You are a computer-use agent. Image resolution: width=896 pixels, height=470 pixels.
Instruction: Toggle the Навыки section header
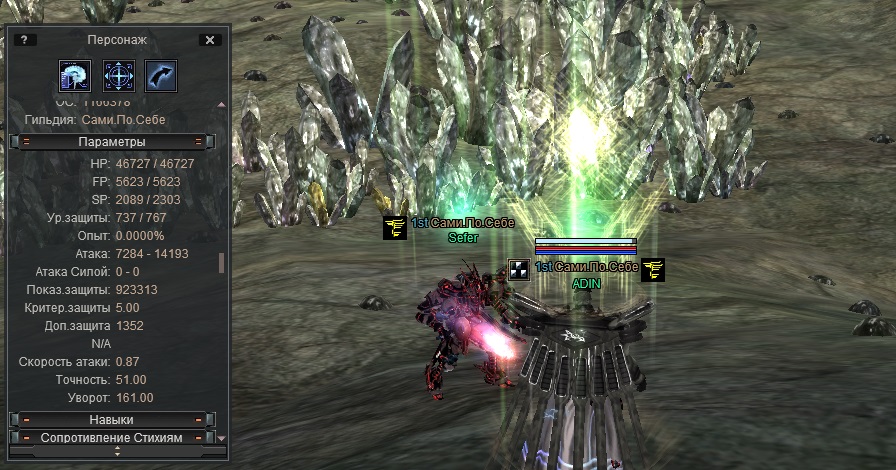pyautogui.click(x=111, y=420)
